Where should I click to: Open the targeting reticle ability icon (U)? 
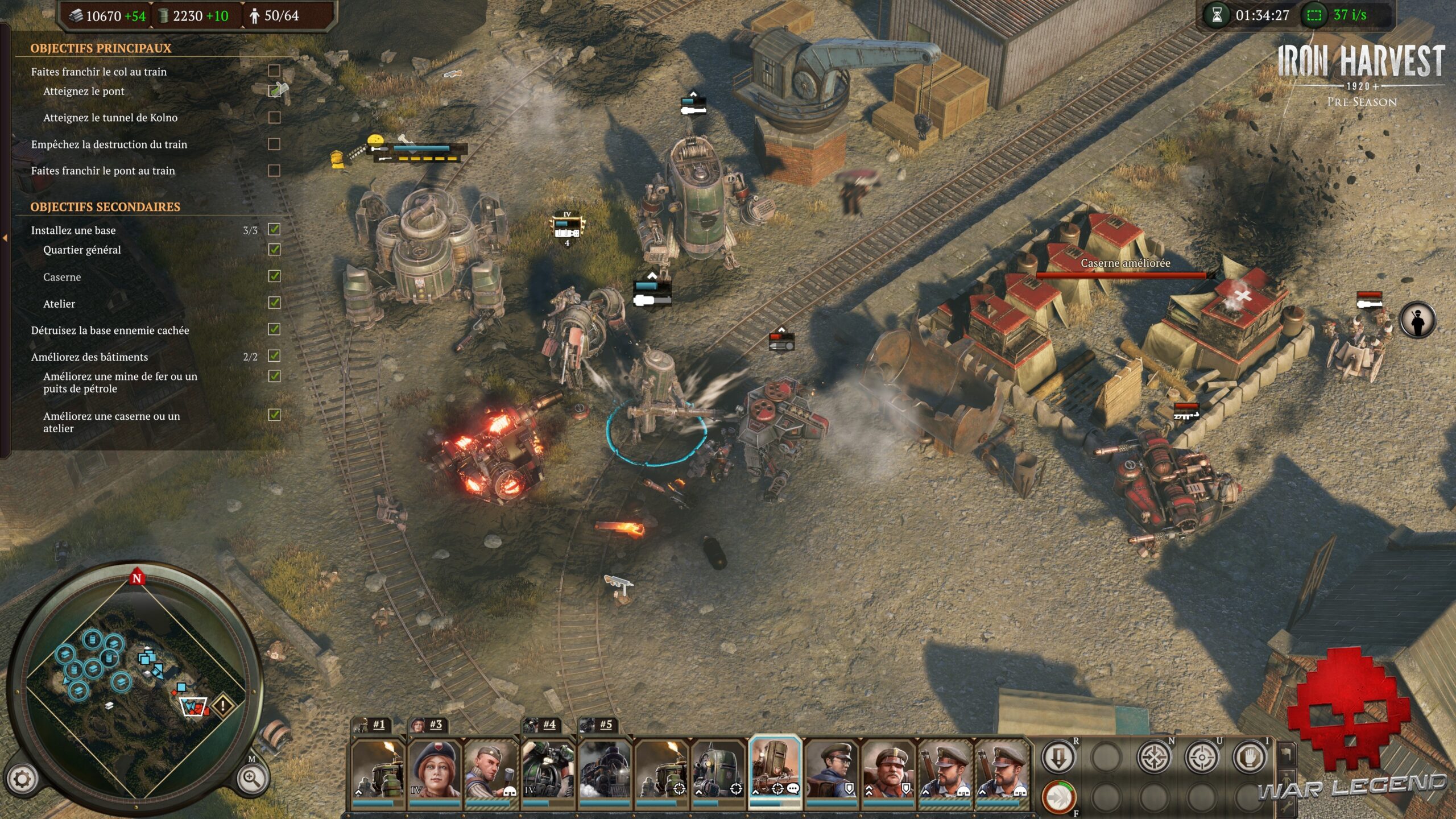(1203, 758)
